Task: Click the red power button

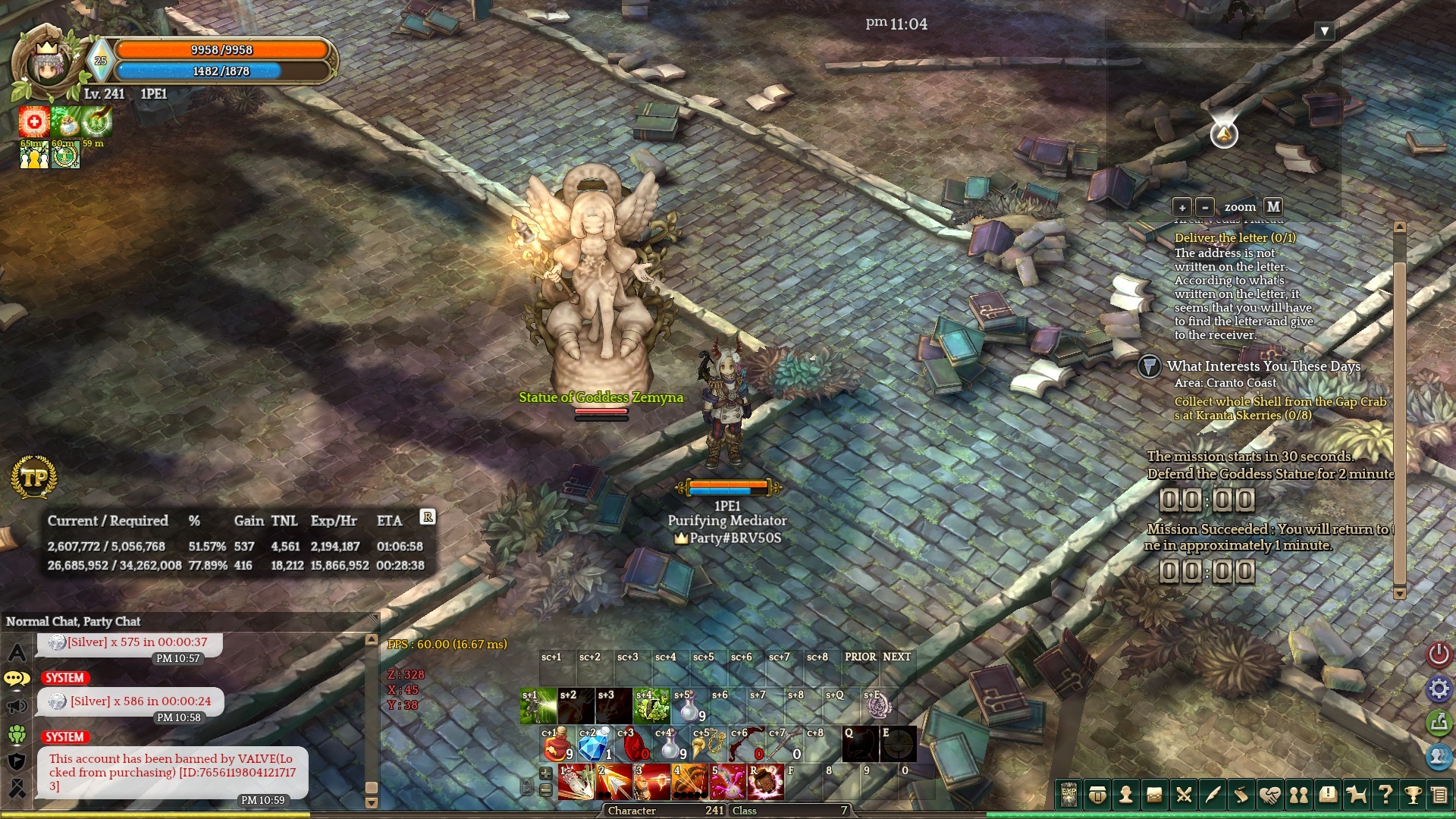Action: (1439, 654)
